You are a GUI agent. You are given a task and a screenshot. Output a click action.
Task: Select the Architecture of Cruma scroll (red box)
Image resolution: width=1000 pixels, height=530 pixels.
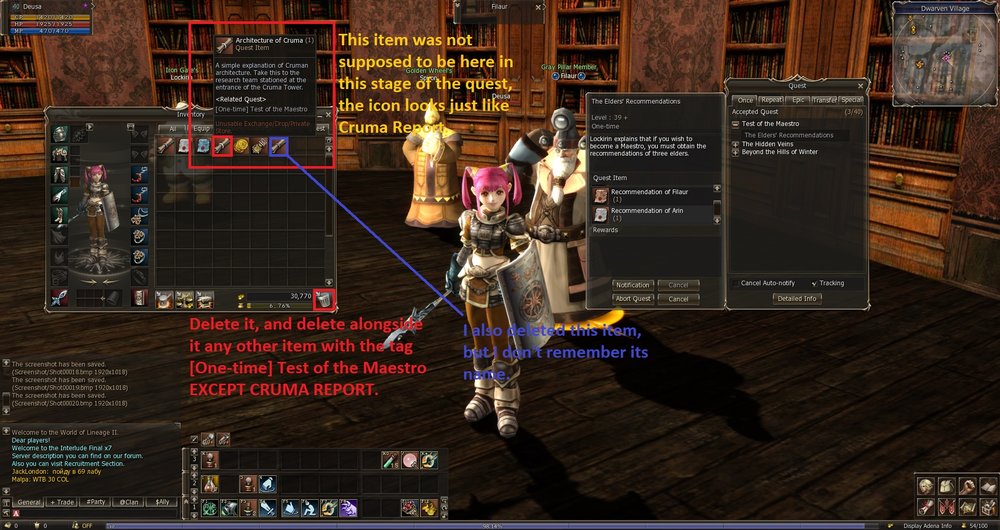[x=223, y=146]
